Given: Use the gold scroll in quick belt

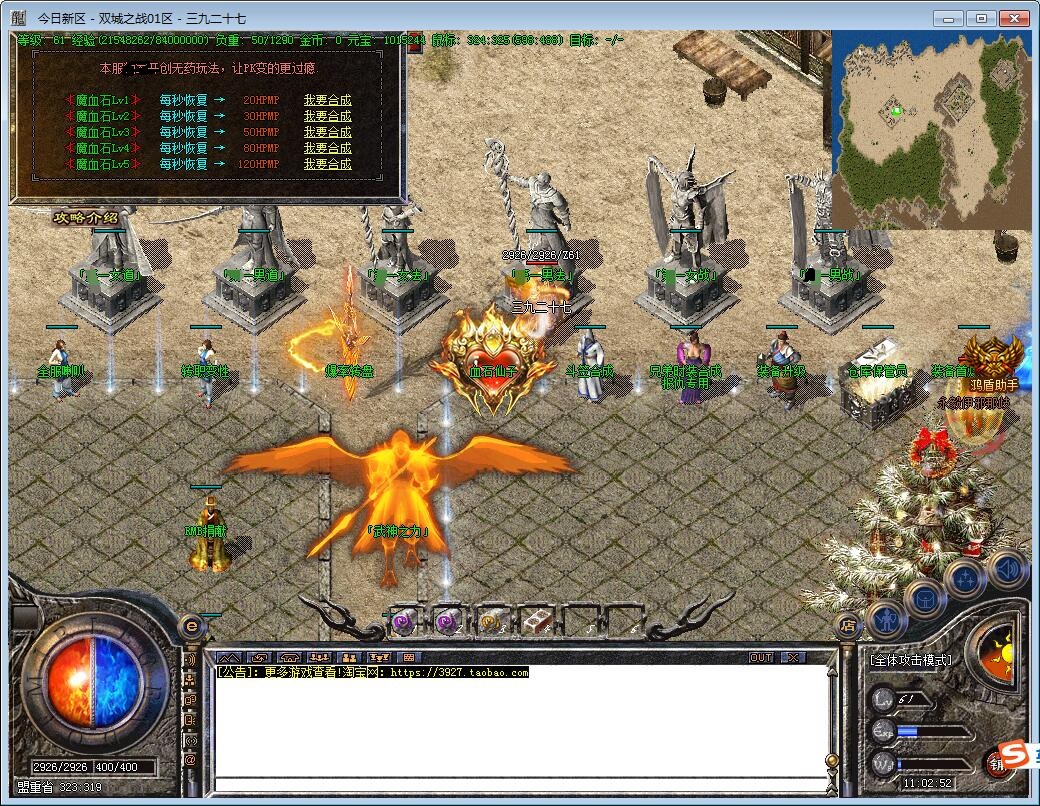Looking at the screenshot, I should click(491, 621).
